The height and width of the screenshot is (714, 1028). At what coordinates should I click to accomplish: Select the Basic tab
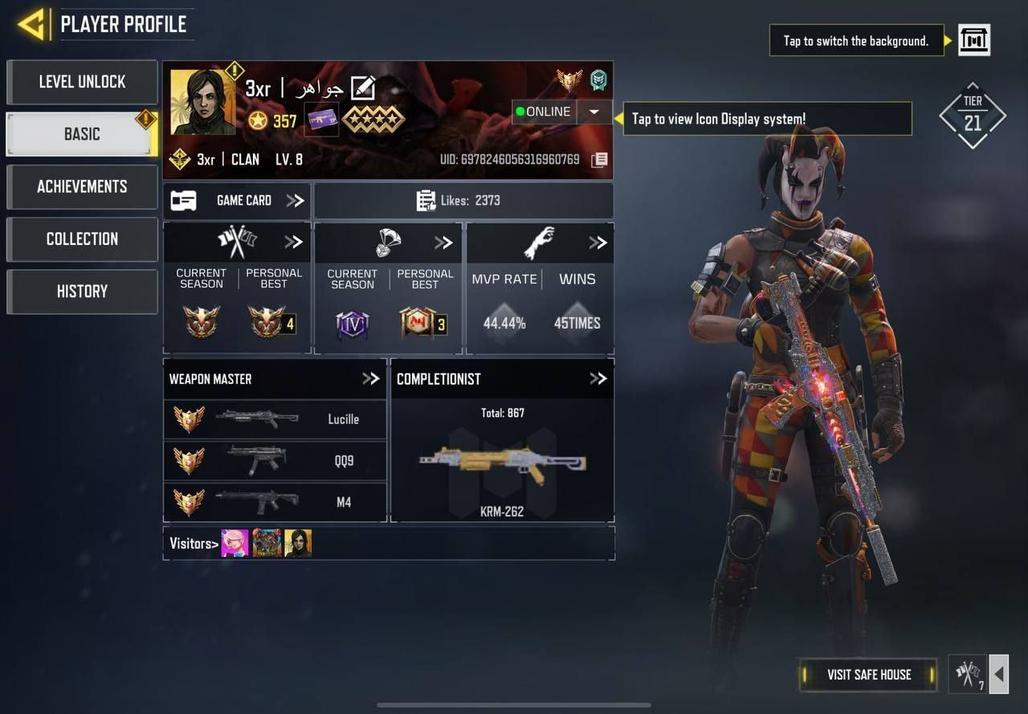tap(82, 134)
